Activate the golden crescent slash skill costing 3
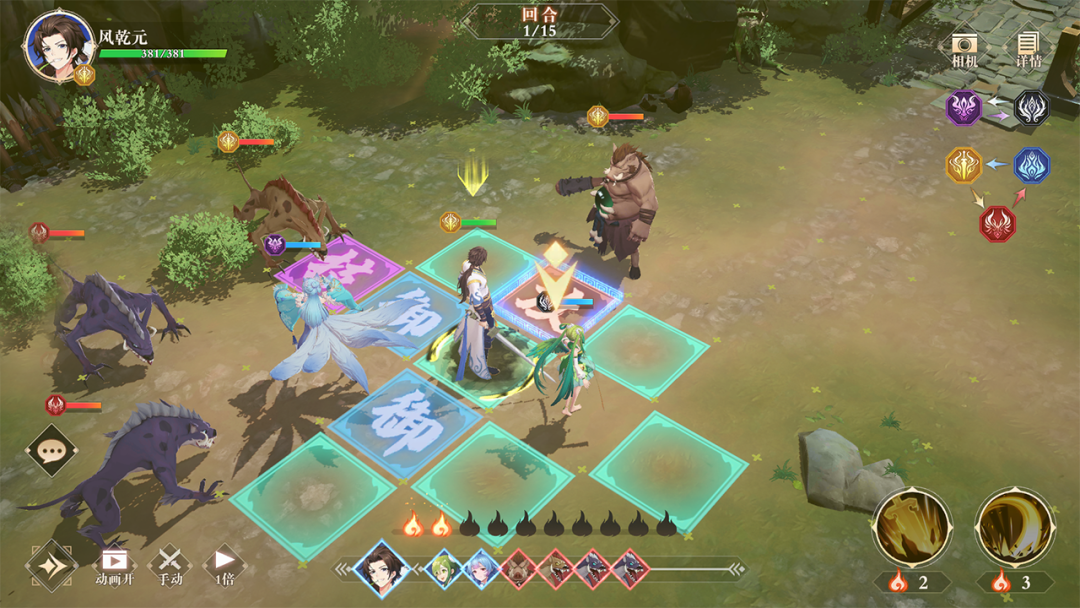This screenshot has width=1080, height=608. pos(1014,528)
